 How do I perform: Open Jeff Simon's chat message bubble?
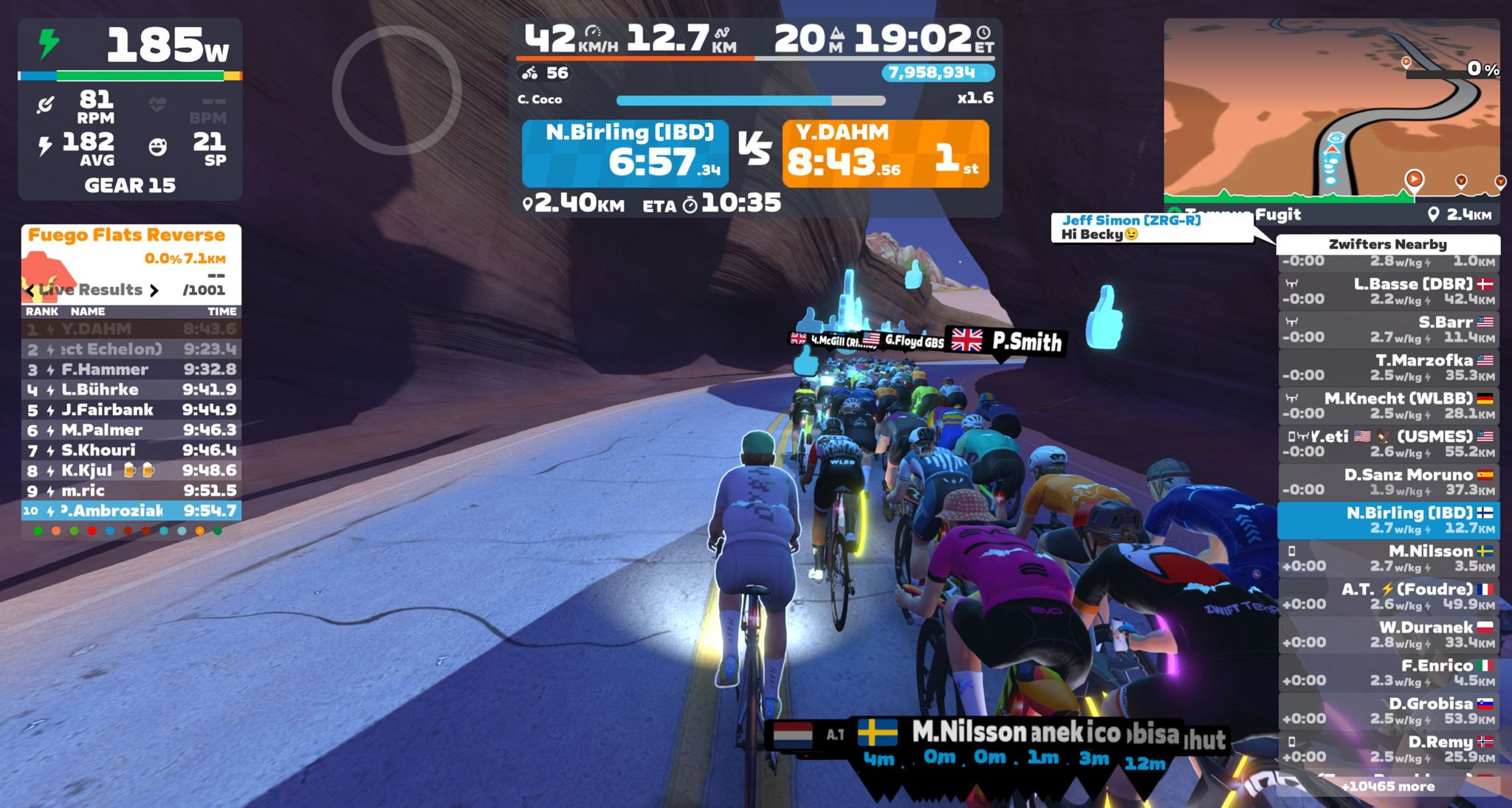click(x=1151, y=227)
